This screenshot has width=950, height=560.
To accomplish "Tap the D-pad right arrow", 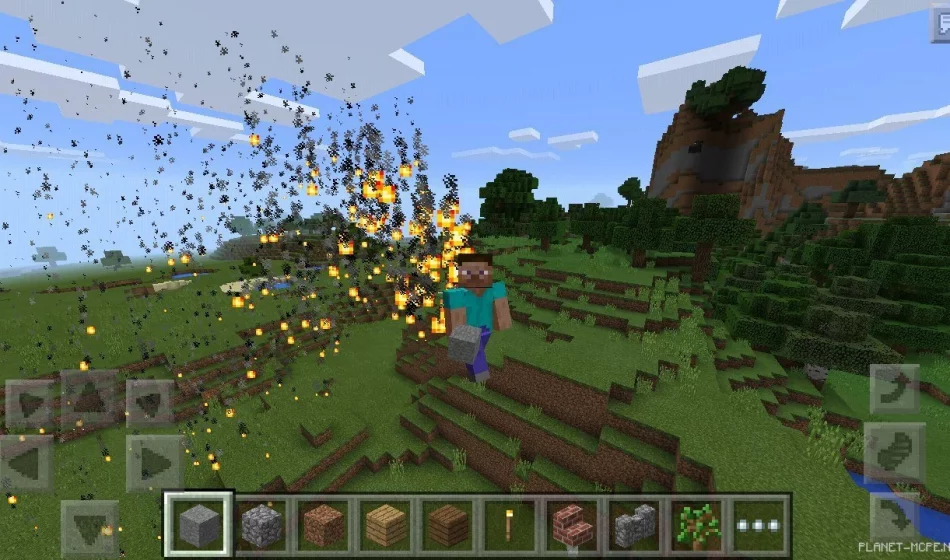I will (x=153, y=463).
